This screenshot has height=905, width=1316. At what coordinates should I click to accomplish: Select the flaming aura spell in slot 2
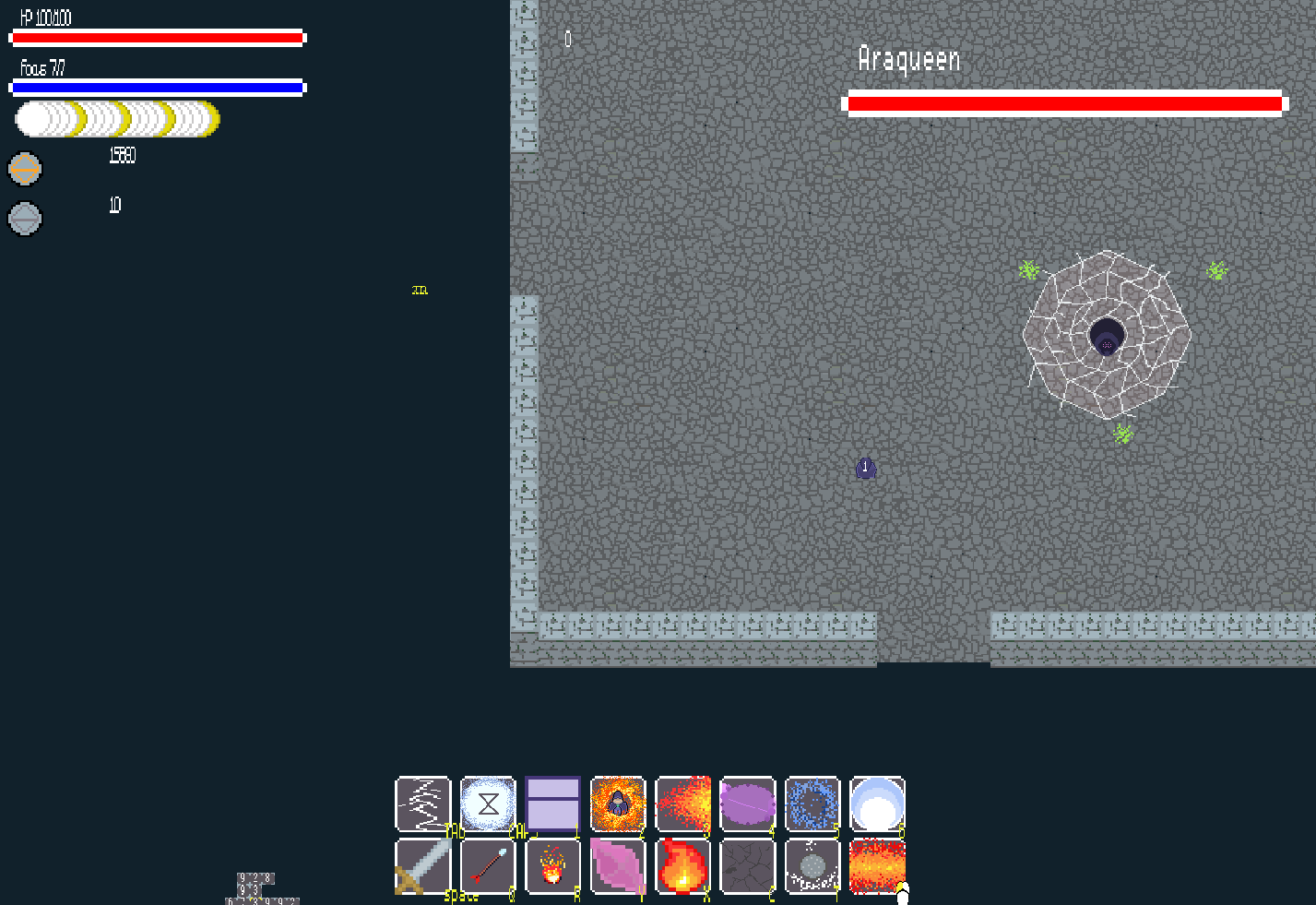pyautogui.click(x=617, y=804)
